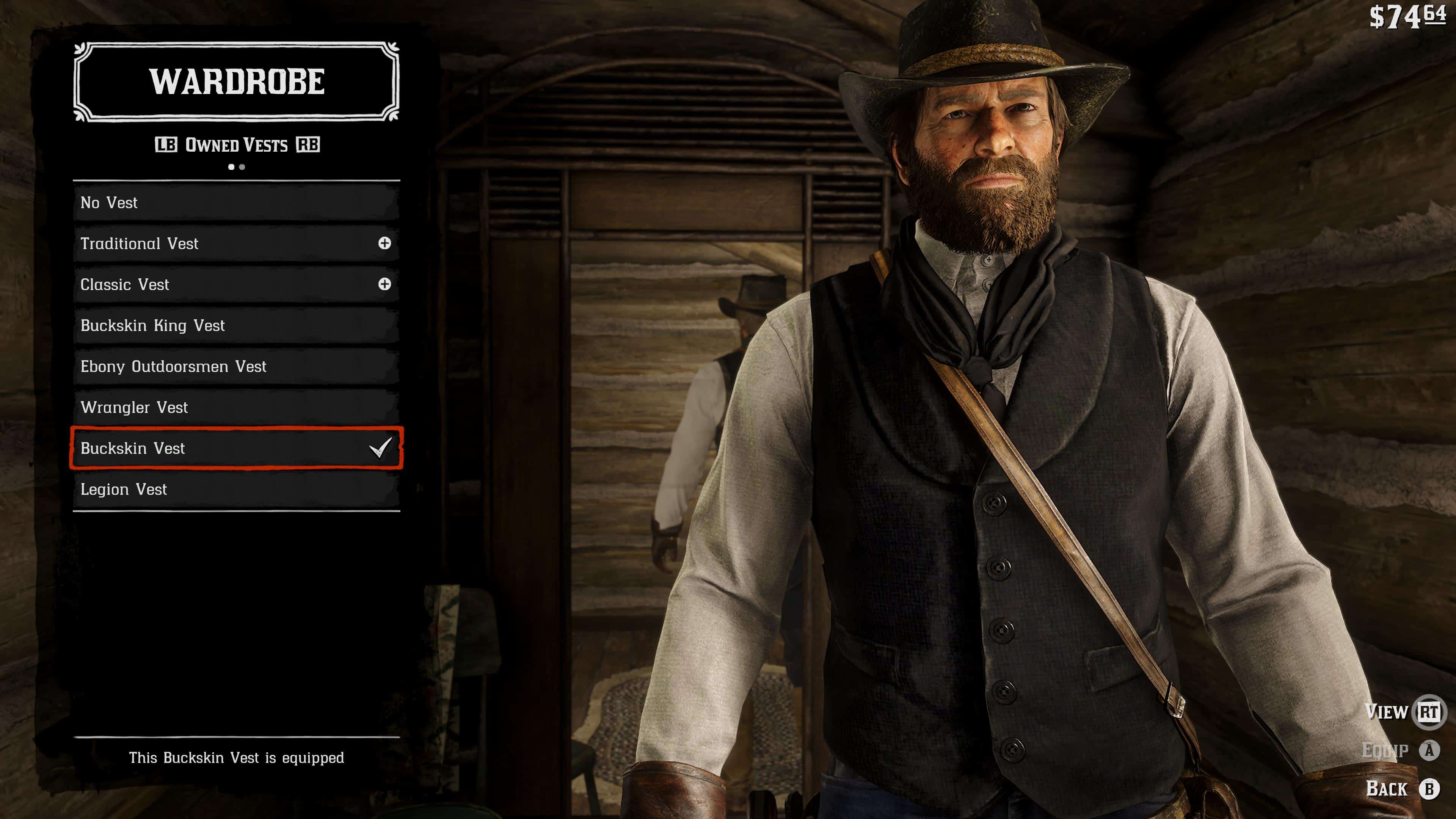
Task: Click the first page indicator dot
Action: (x=231, y=167)
